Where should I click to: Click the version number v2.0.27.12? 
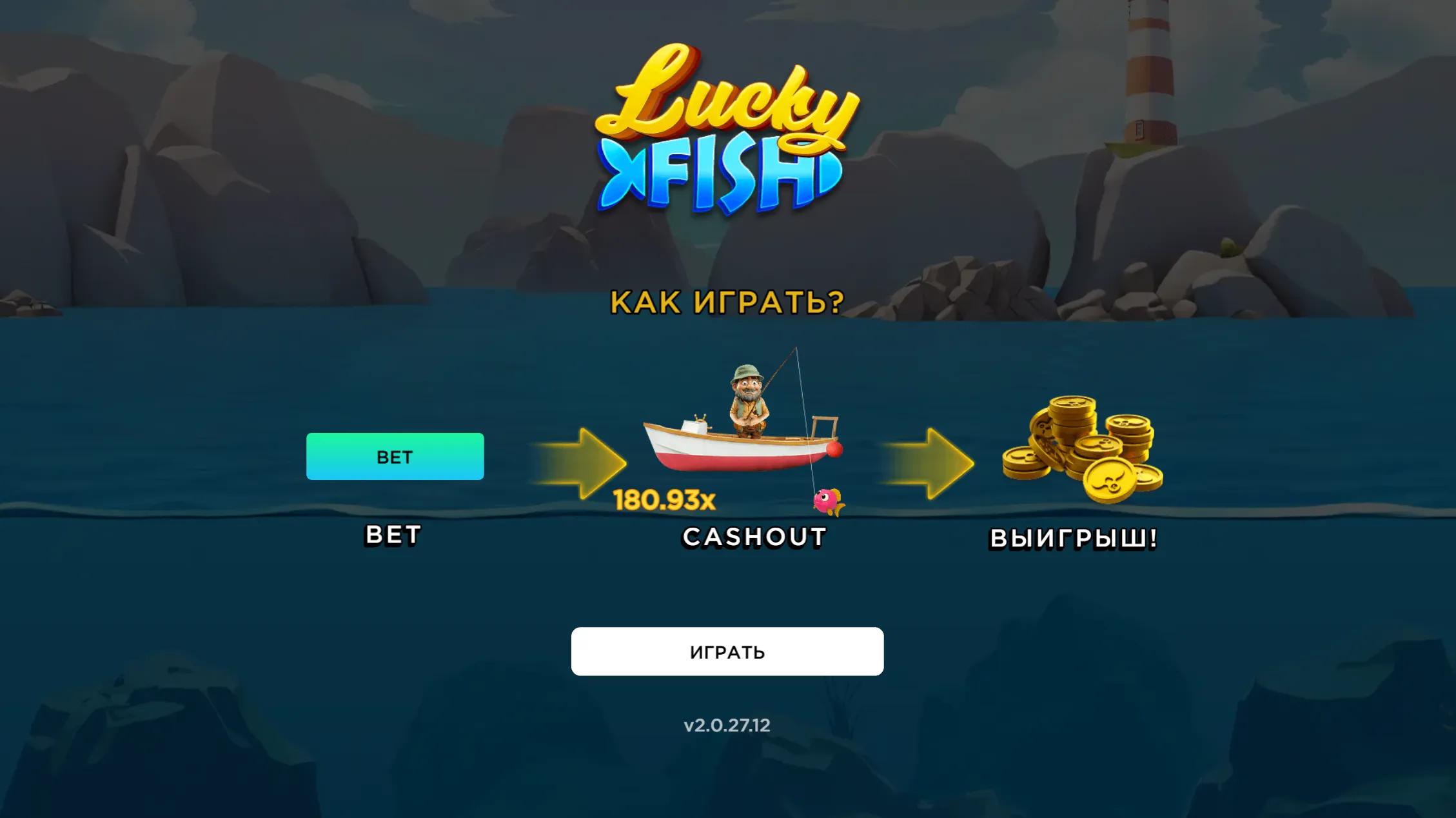point(727,725)
